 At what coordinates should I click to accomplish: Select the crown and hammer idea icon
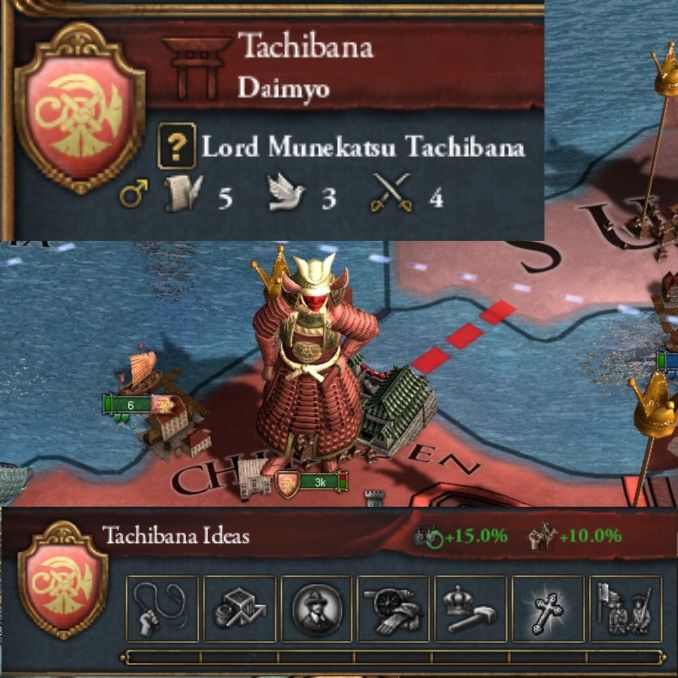pyautogui.click(x=471, y=609)
